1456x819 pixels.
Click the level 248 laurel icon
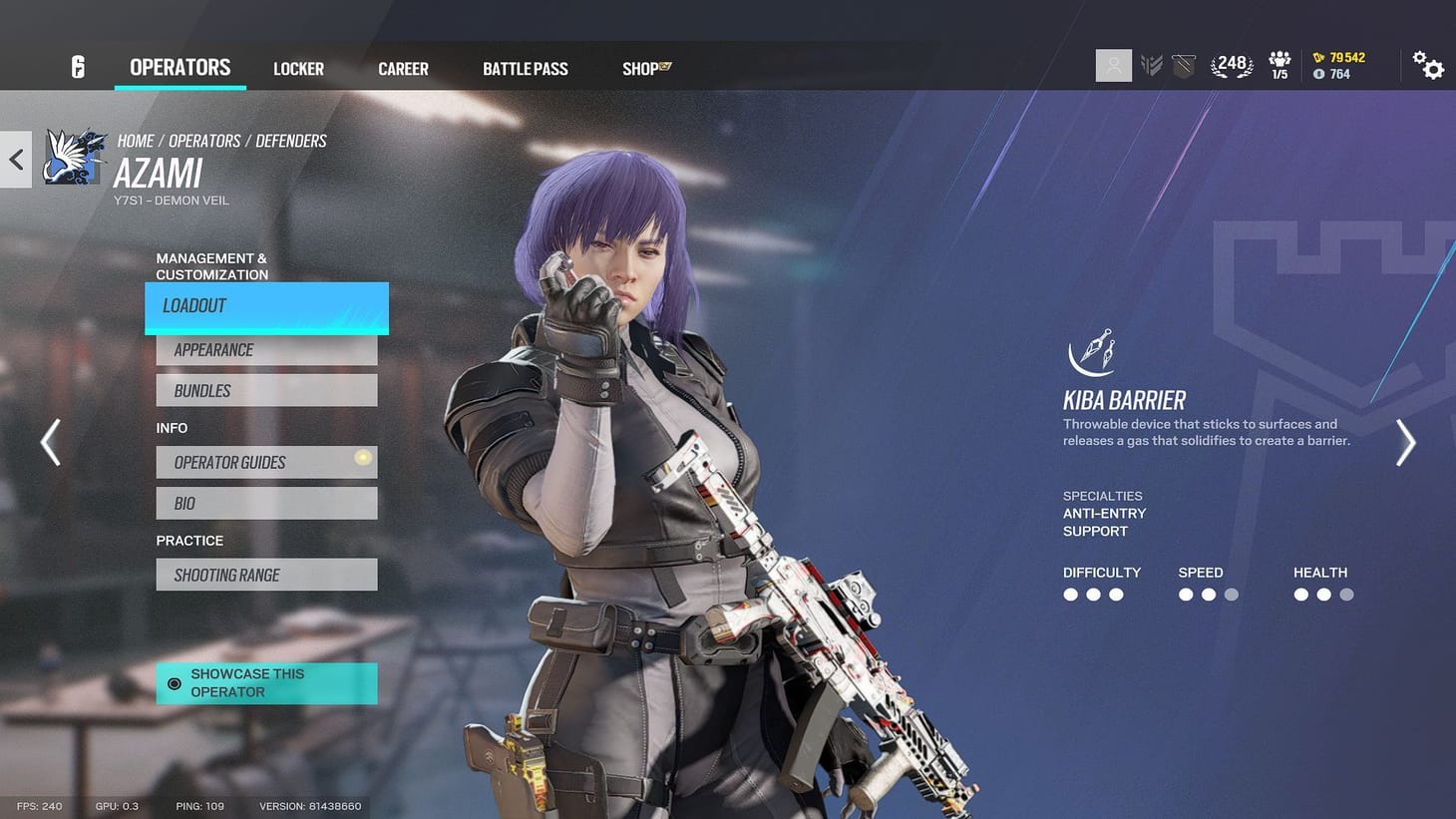1232,63
